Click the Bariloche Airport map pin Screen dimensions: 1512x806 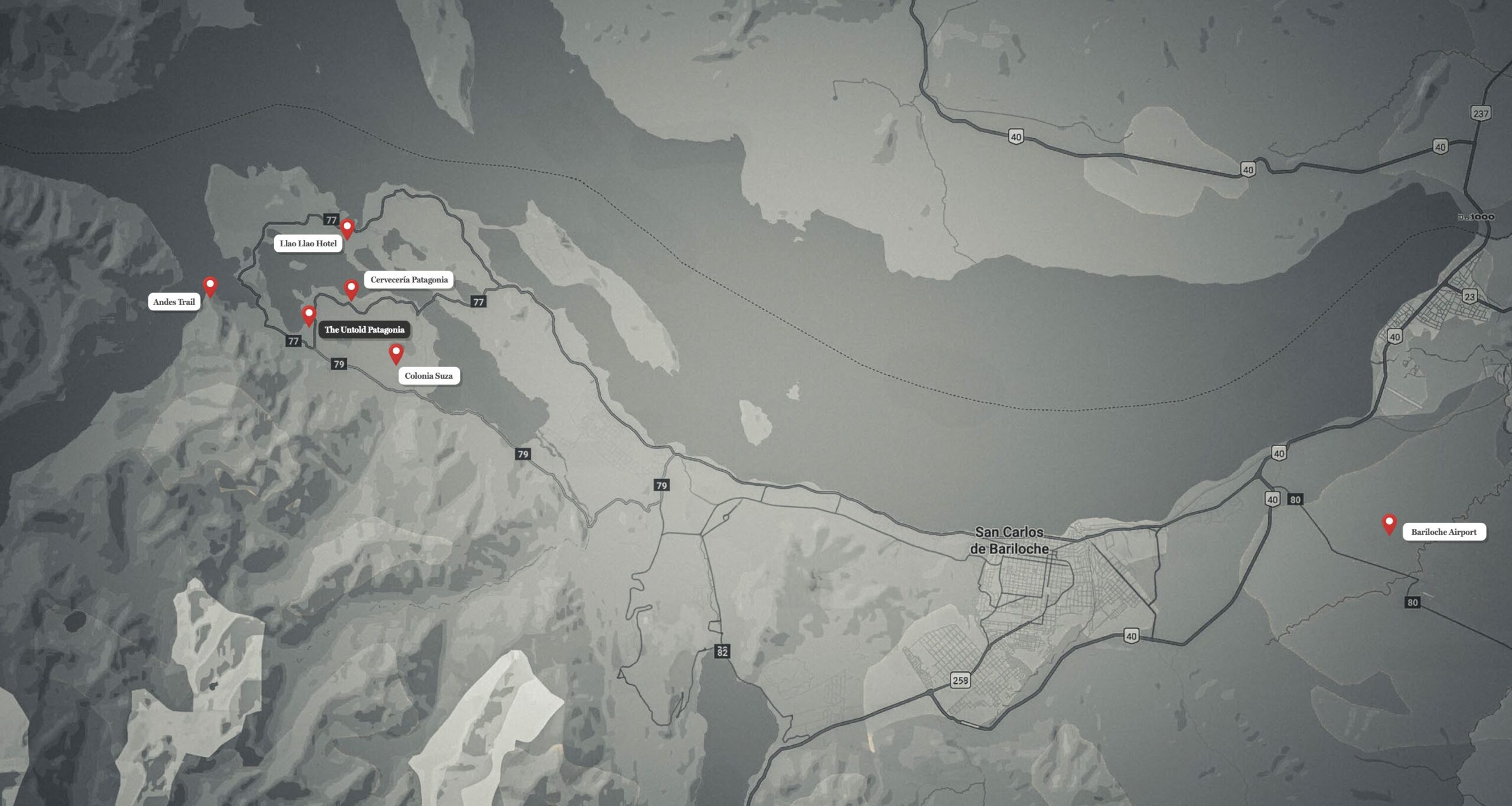pos(1389,524)
